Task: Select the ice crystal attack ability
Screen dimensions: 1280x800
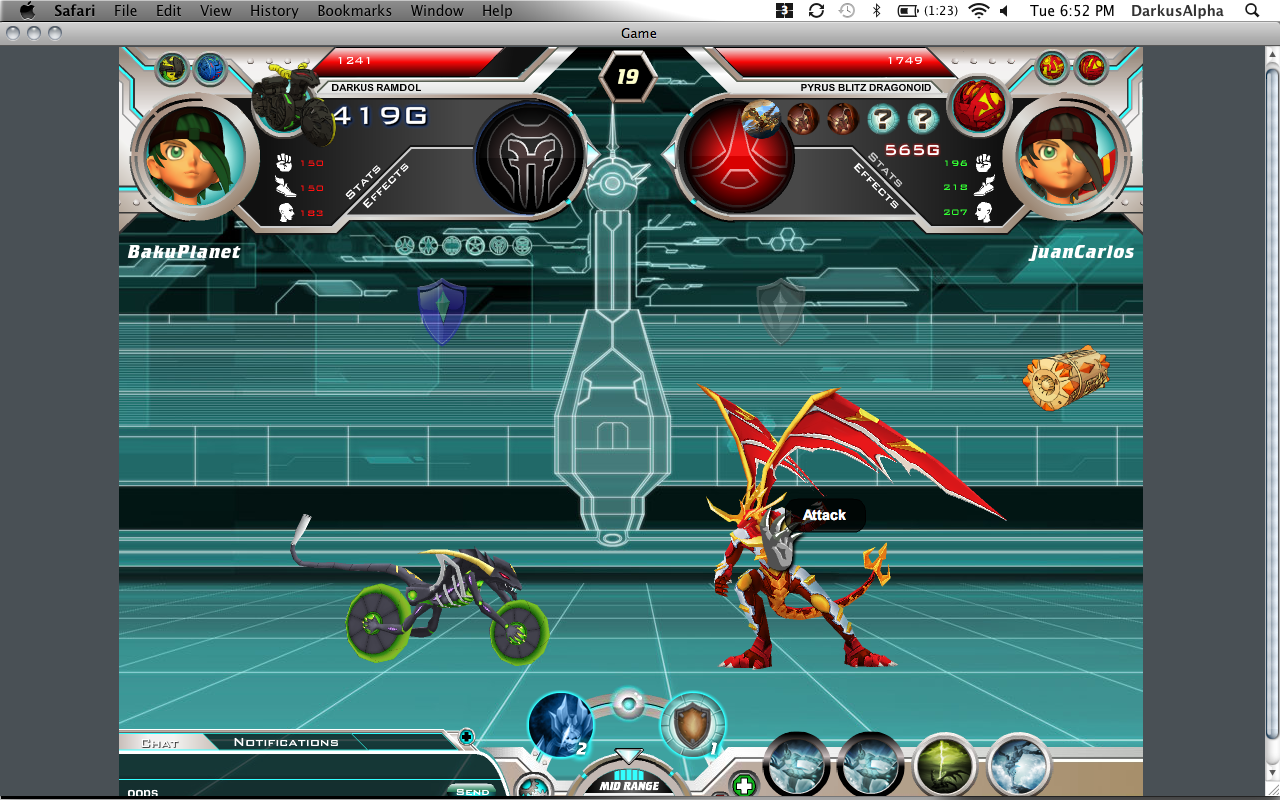Action: pos(560,724)
